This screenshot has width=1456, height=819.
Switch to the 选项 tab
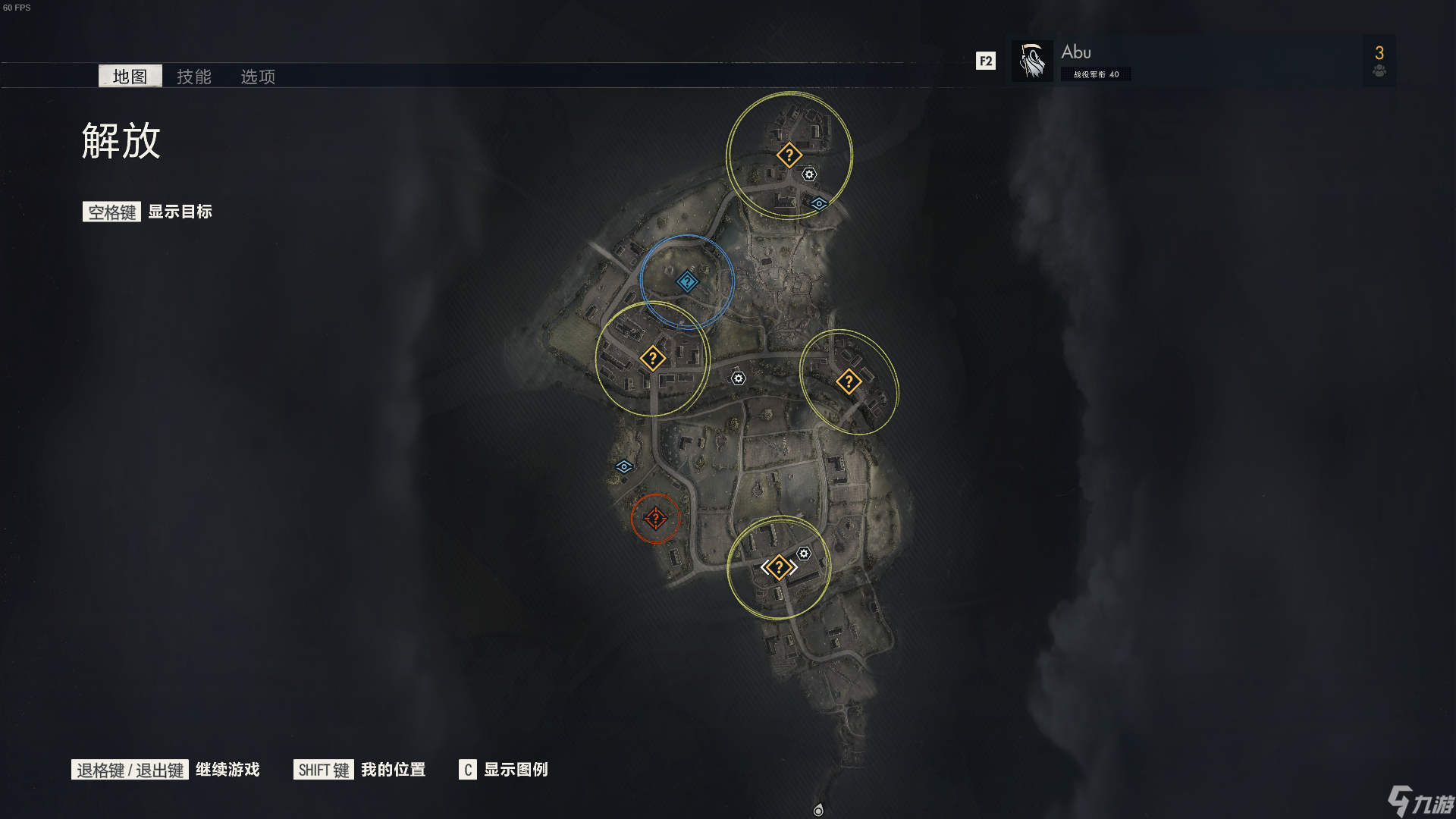pos(257,76)
